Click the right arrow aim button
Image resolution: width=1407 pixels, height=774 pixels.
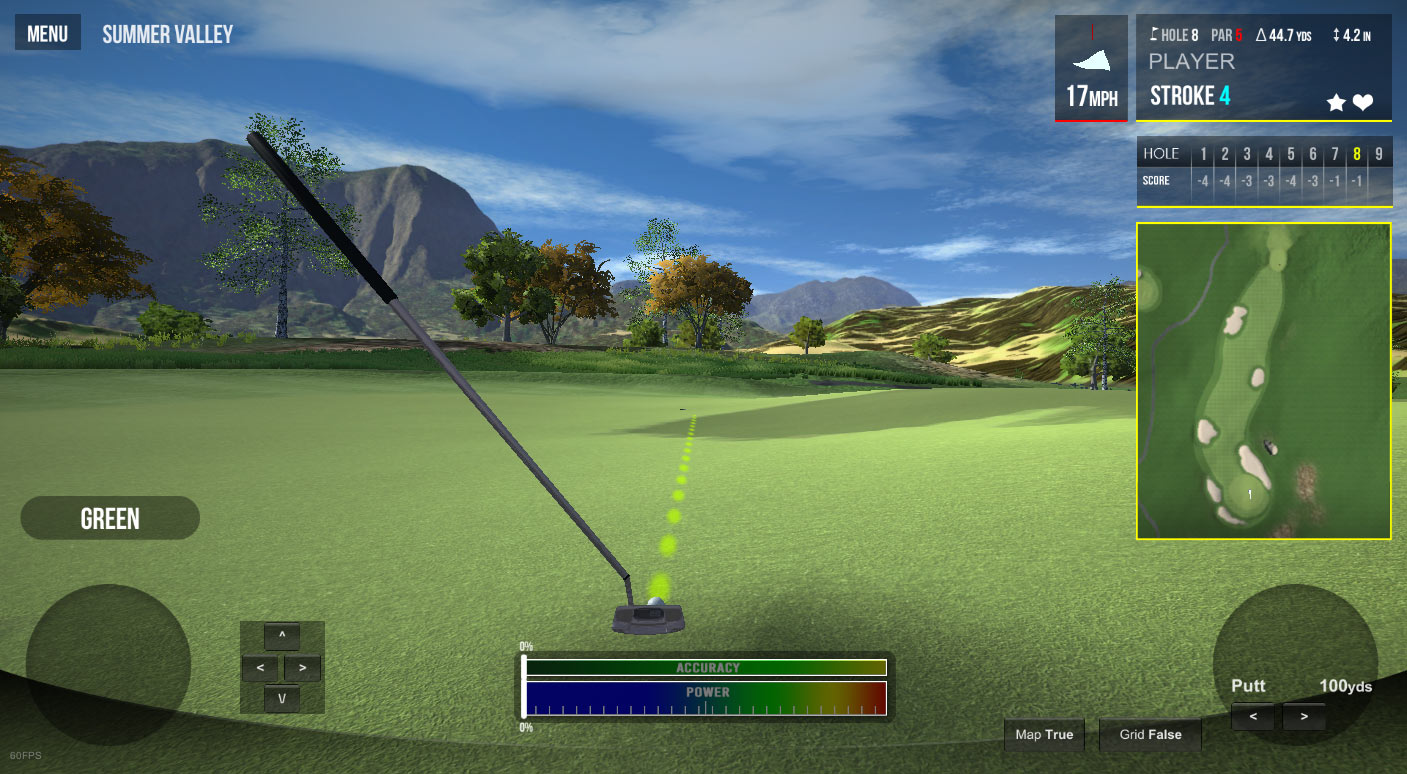[302, 667]
